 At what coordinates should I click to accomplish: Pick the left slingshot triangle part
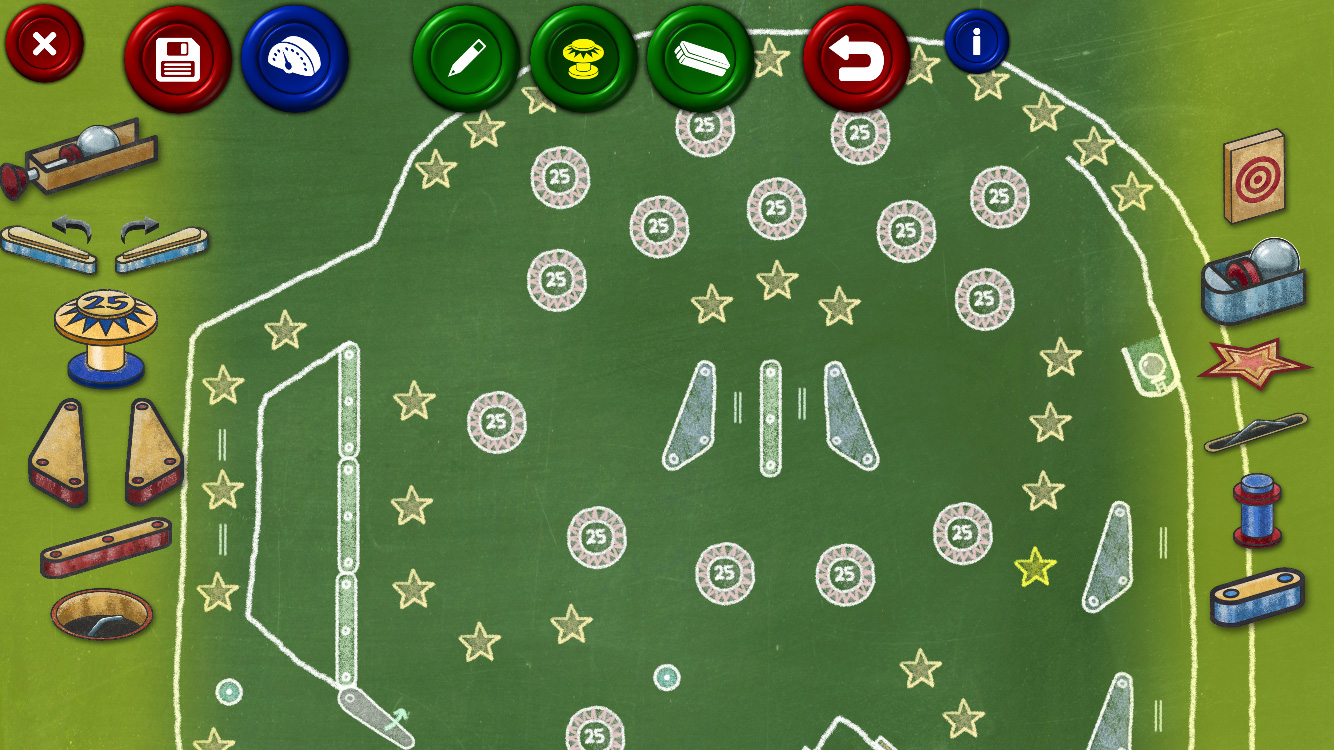click(x=59, y=451)
